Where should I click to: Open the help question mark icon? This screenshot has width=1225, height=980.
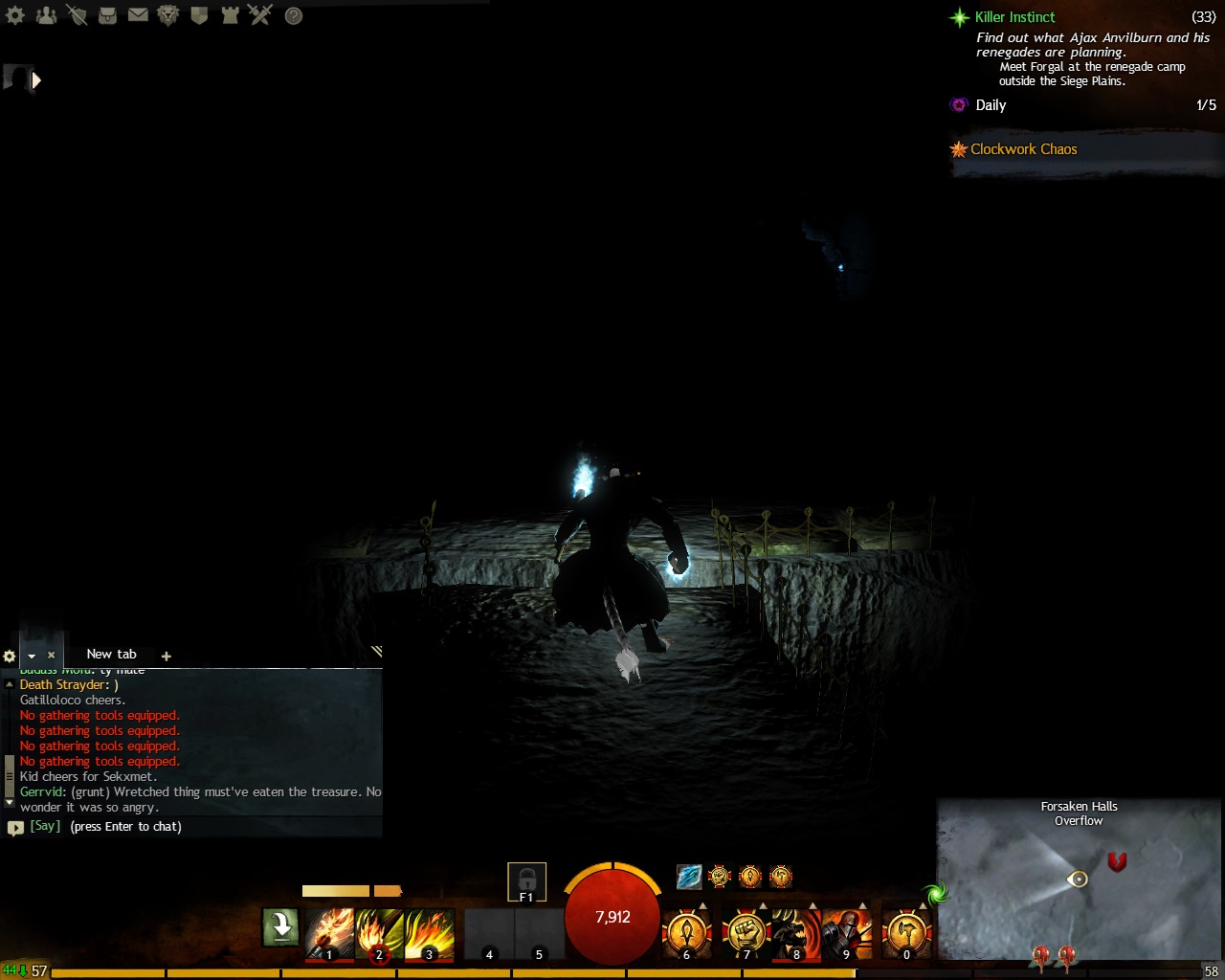tap(294, 16)
